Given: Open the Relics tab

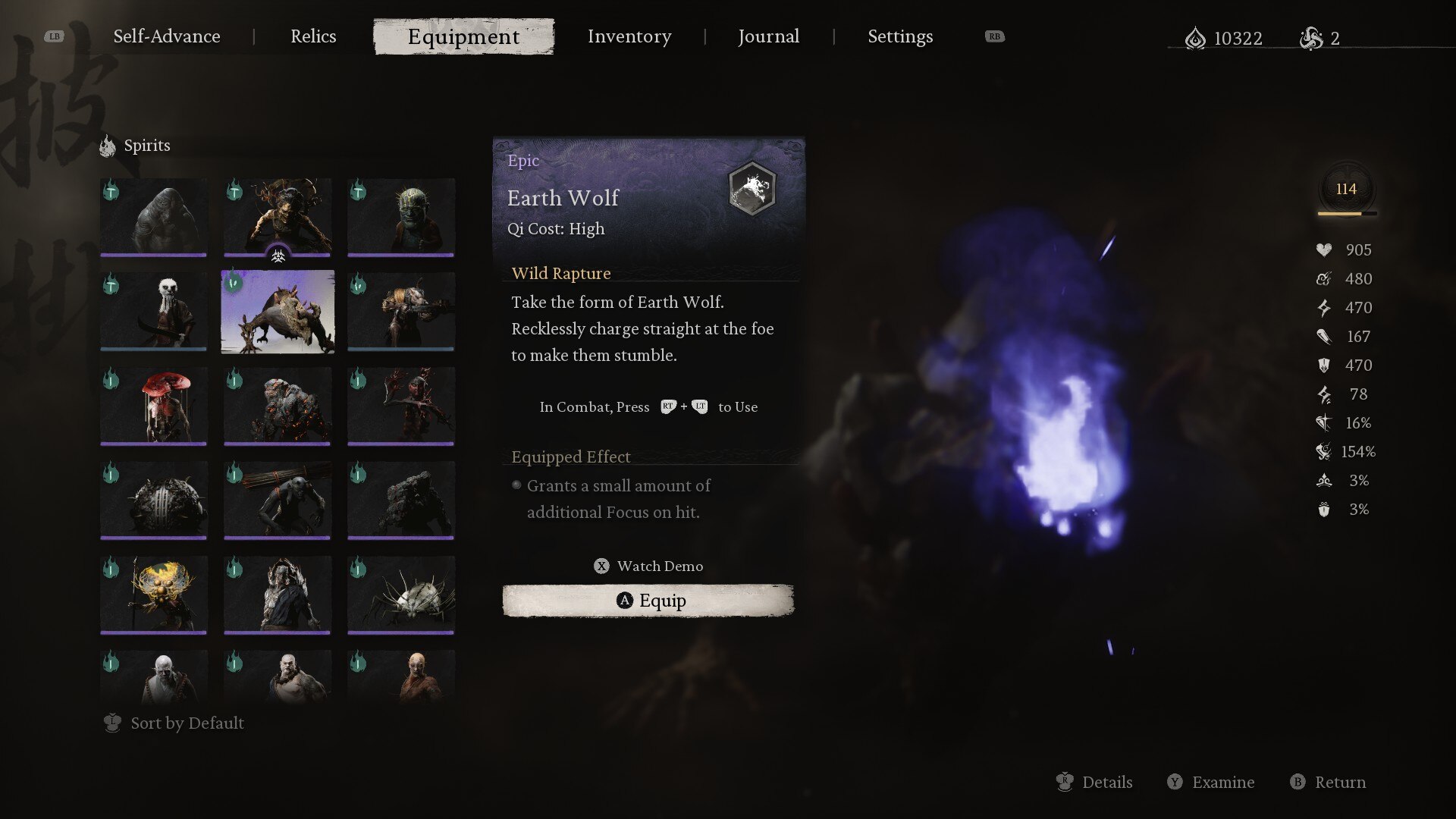Looking at the screenshot, I should (x=313, y=36).
